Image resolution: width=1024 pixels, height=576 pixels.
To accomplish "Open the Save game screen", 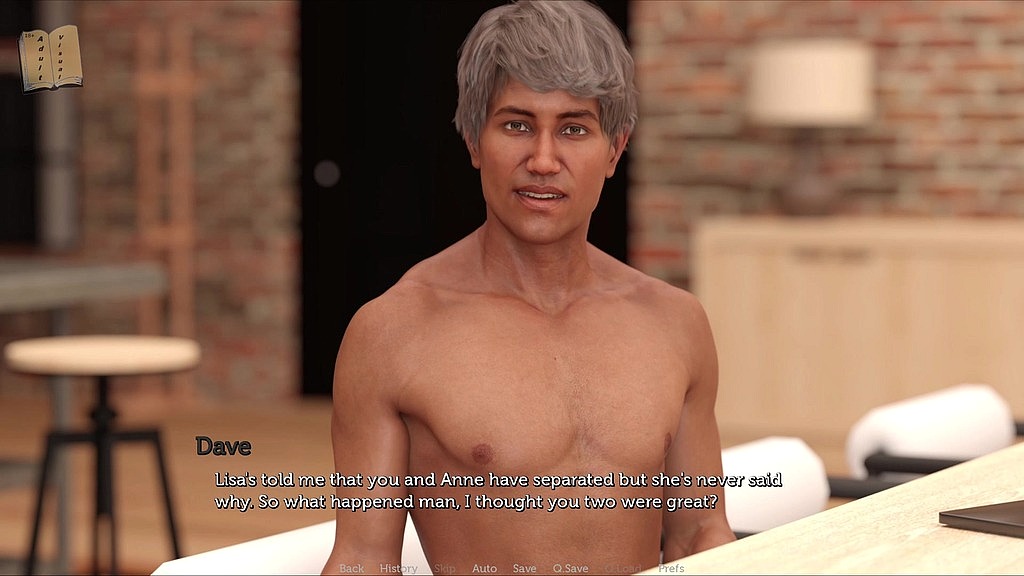I will (524, 568).
